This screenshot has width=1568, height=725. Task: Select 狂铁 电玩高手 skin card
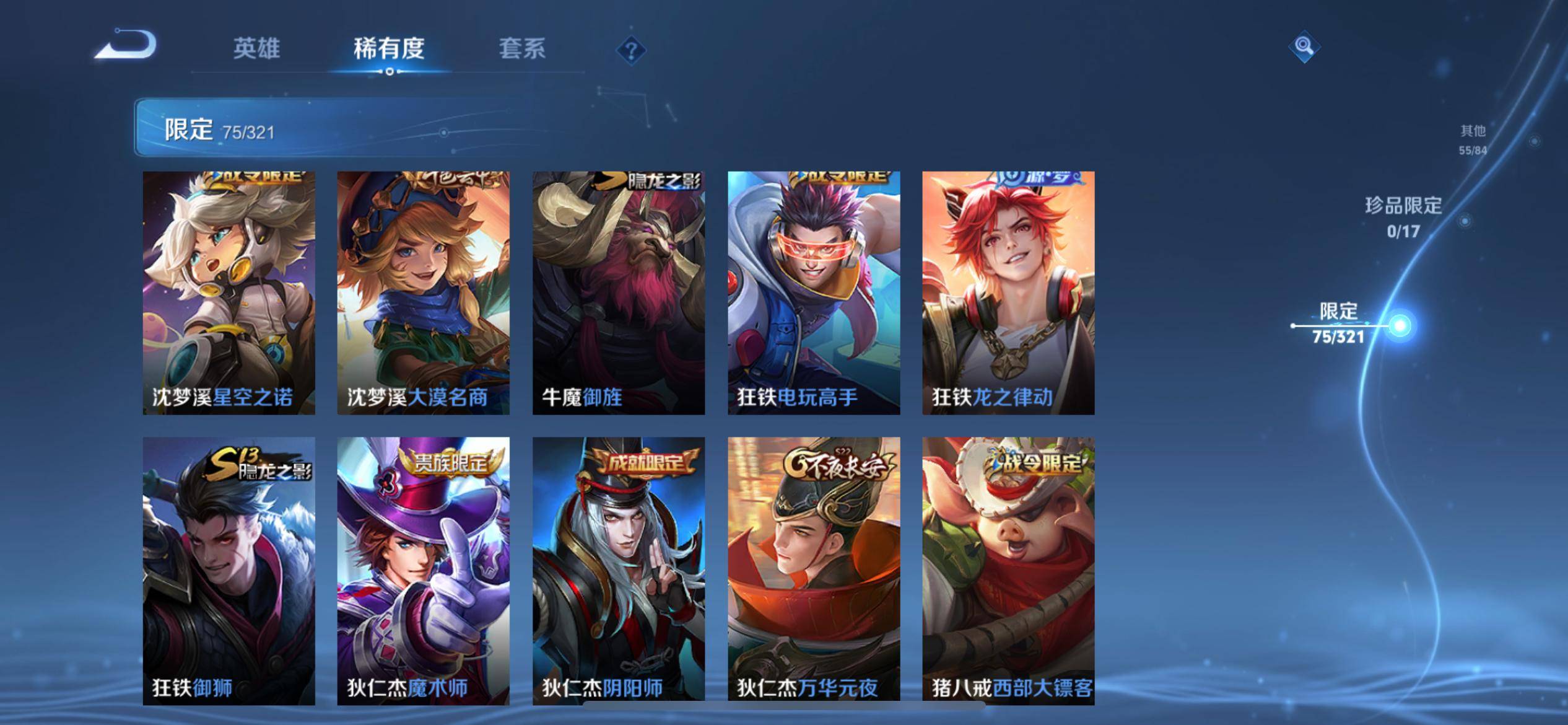click(x=813, y=292)
